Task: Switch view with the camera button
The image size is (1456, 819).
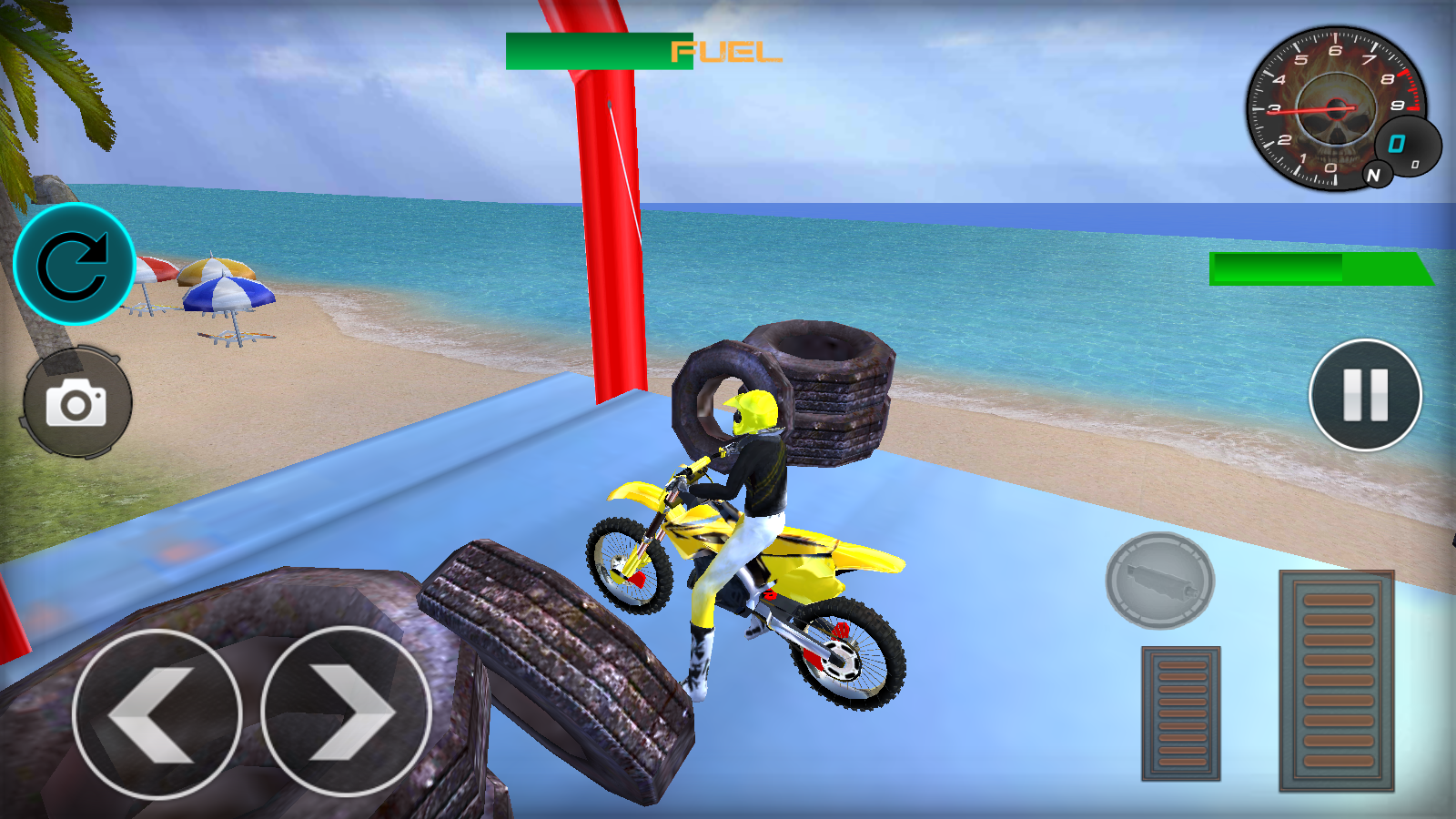Action: (76, 402)
